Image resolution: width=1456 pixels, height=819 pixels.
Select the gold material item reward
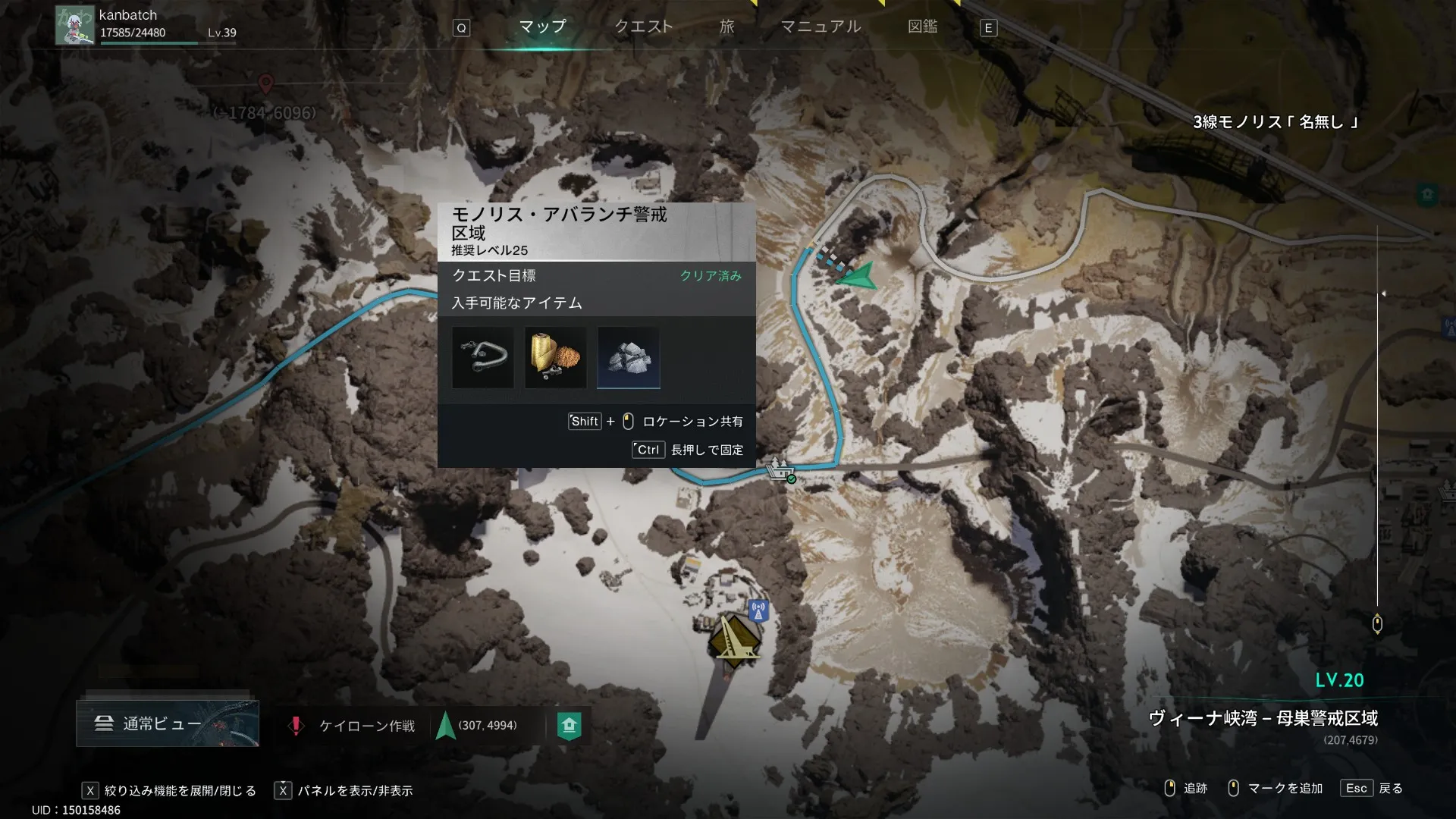555,357
